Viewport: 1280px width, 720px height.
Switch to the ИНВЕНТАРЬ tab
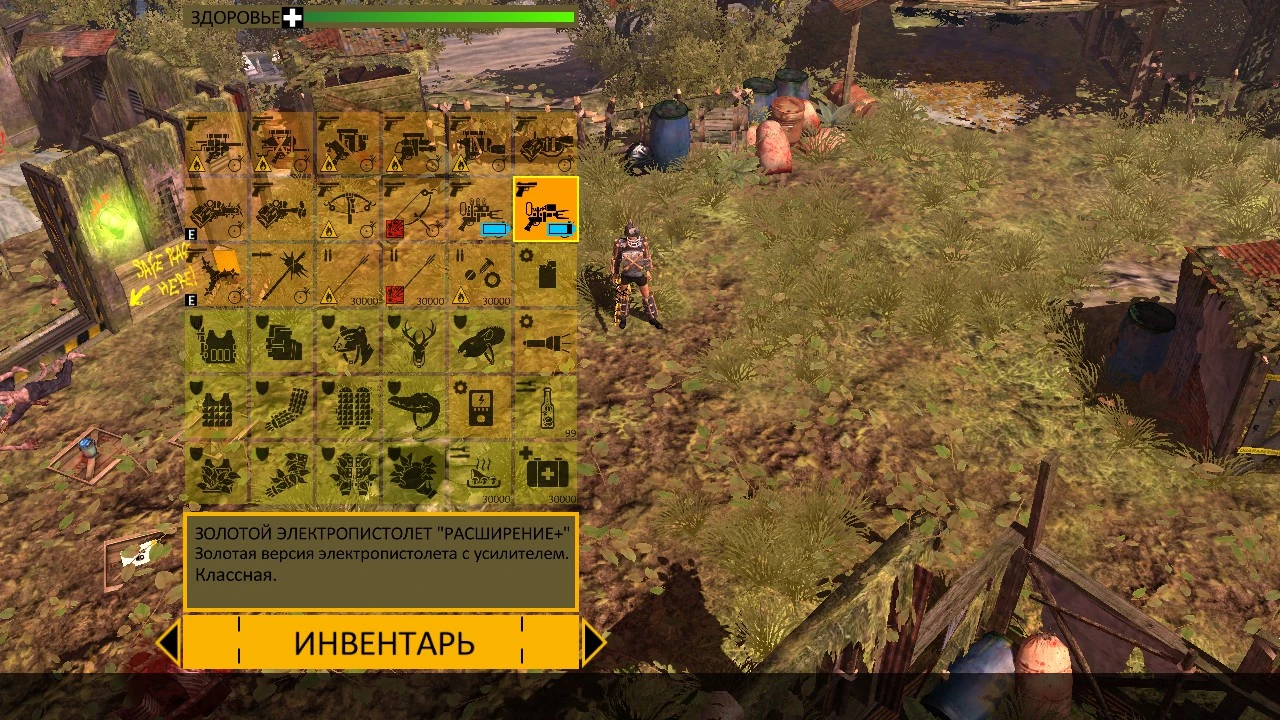coord(383,641)
